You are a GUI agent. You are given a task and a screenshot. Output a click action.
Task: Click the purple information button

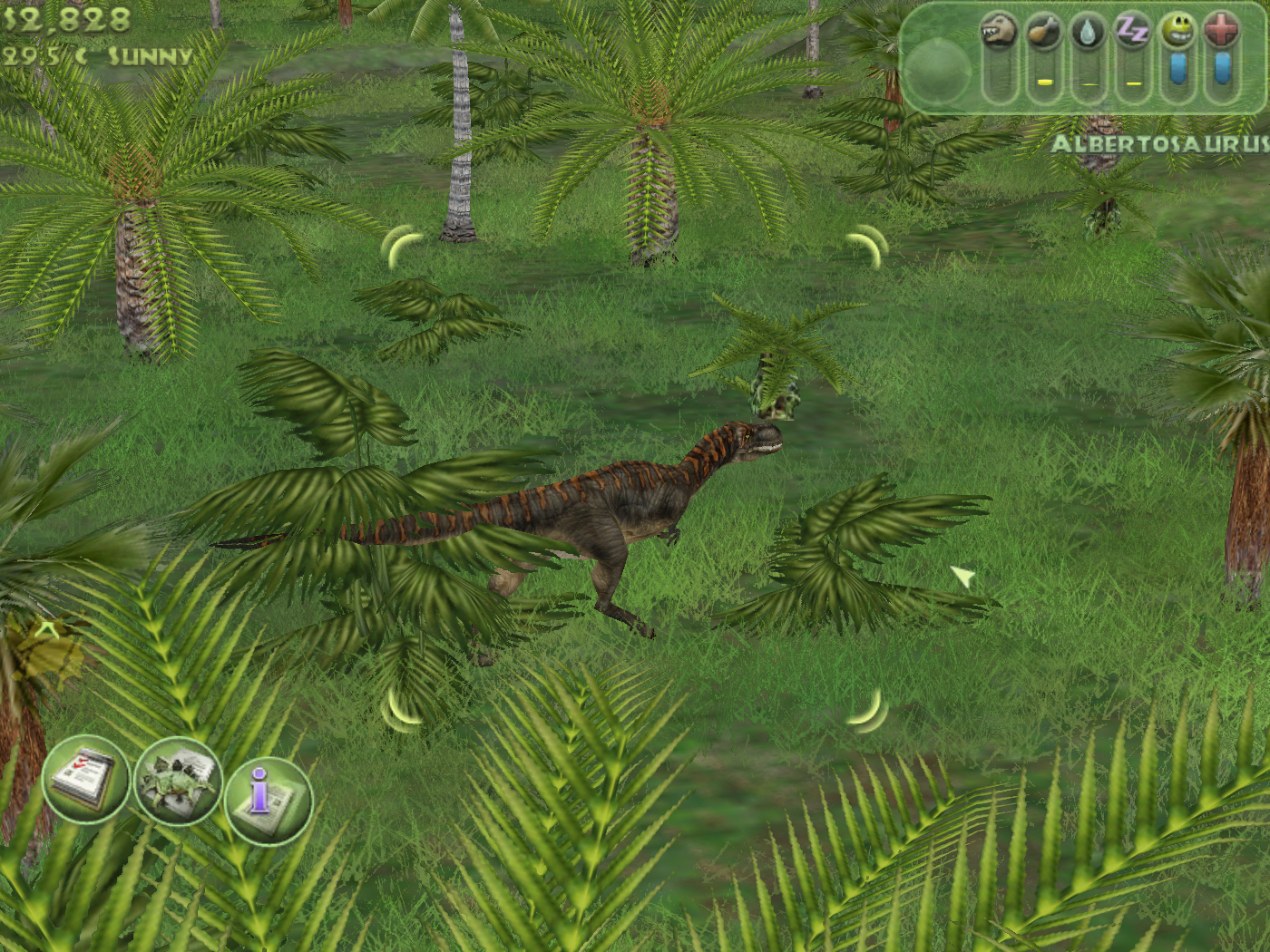[269, 800]
